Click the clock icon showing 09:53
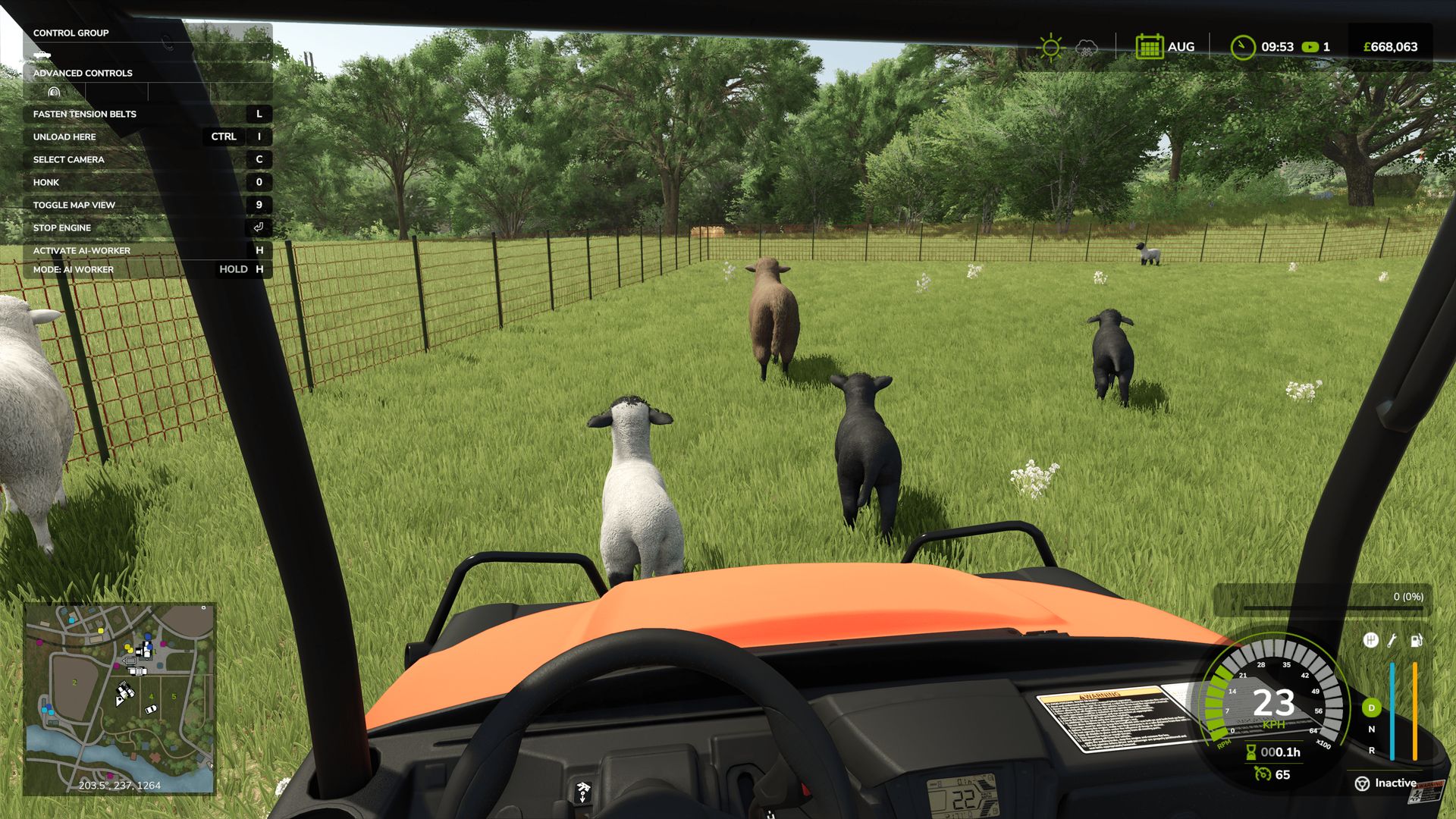Screen dimensions: 1456x819 tap(1241, 46)
